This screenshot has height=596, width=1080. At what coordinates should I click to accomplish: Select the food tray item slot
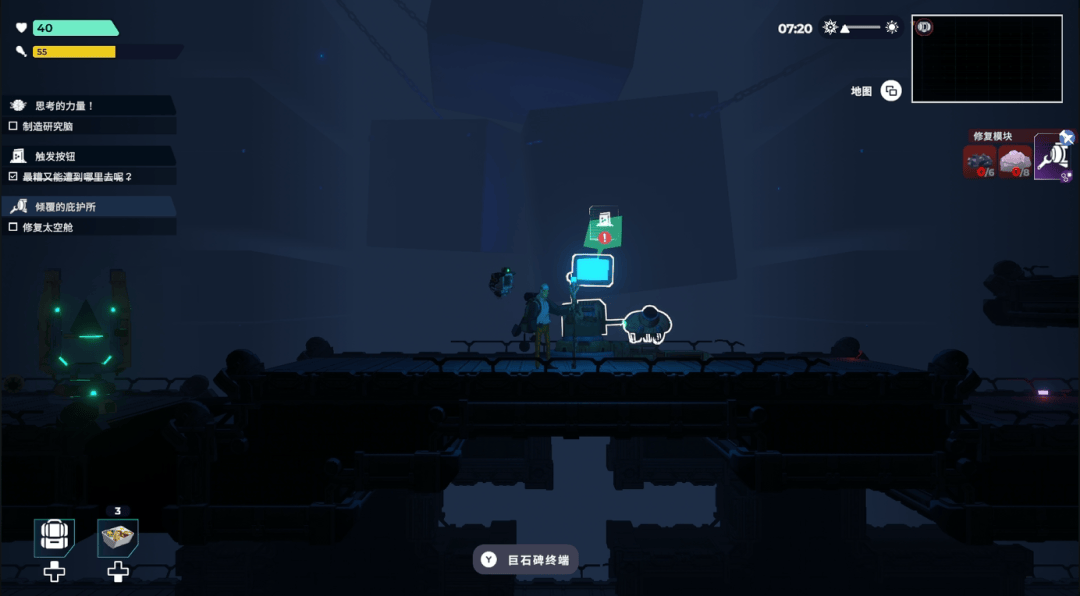(x=118, y=538)
